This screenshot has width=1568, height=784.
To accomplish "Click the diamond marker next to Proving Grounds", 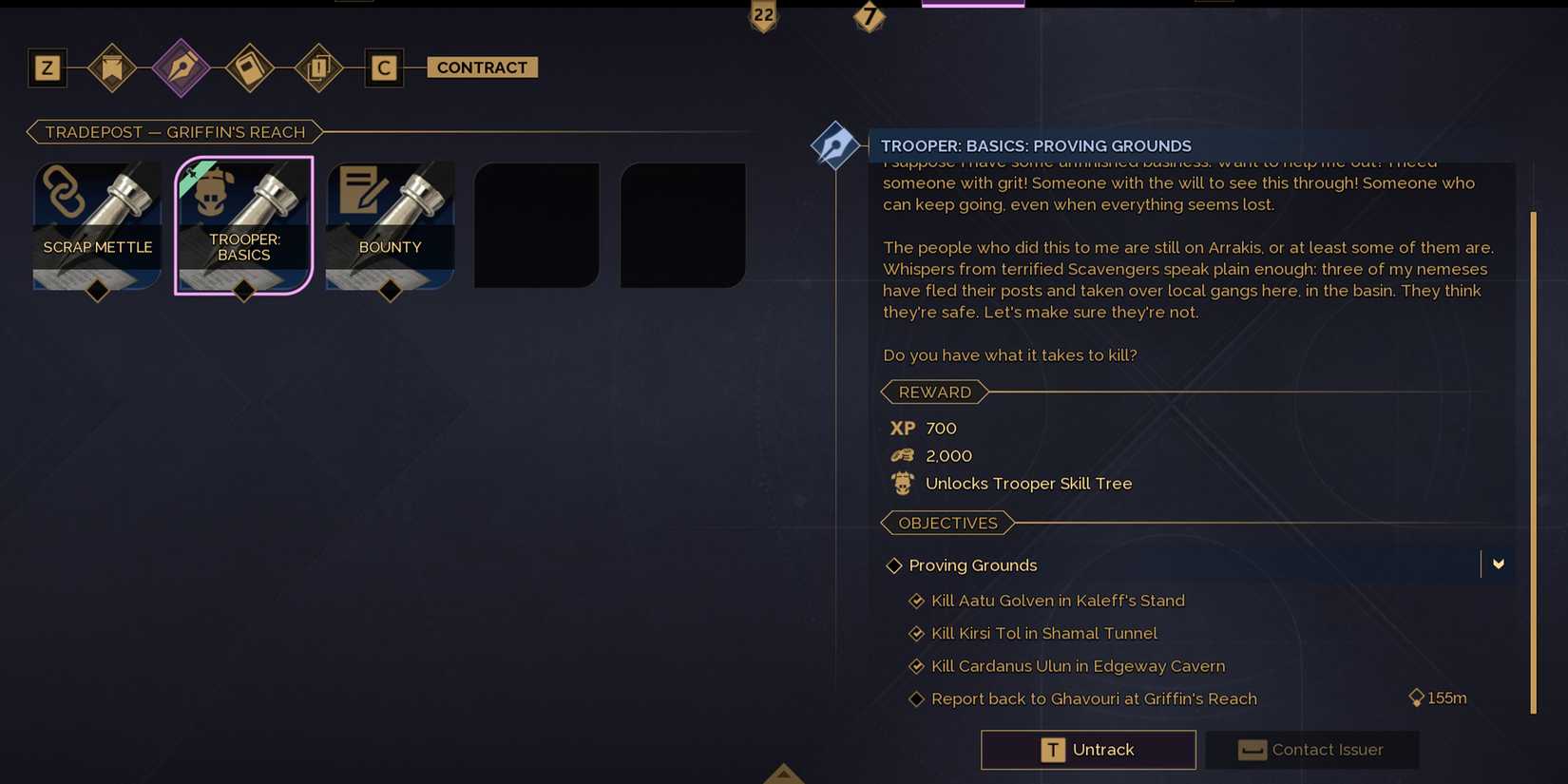I will (893, 564).
